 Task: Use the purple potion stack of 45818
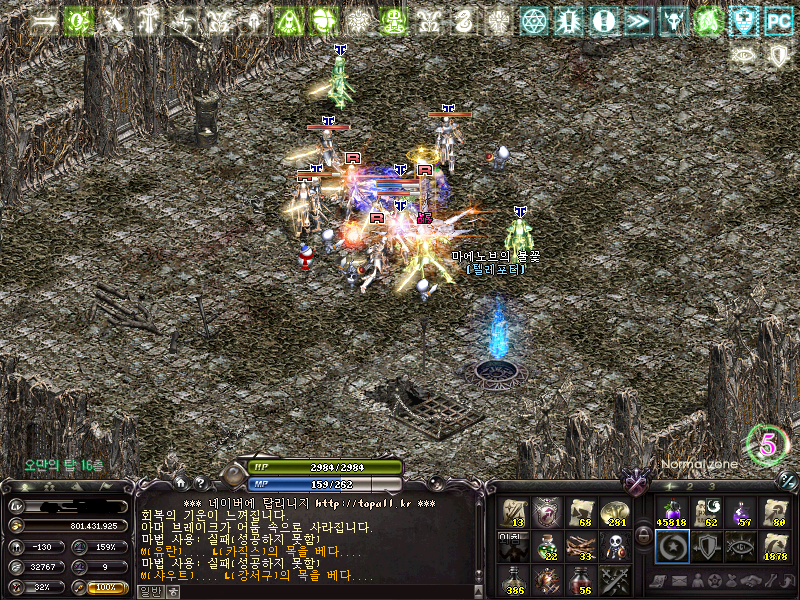click(670, 512)
